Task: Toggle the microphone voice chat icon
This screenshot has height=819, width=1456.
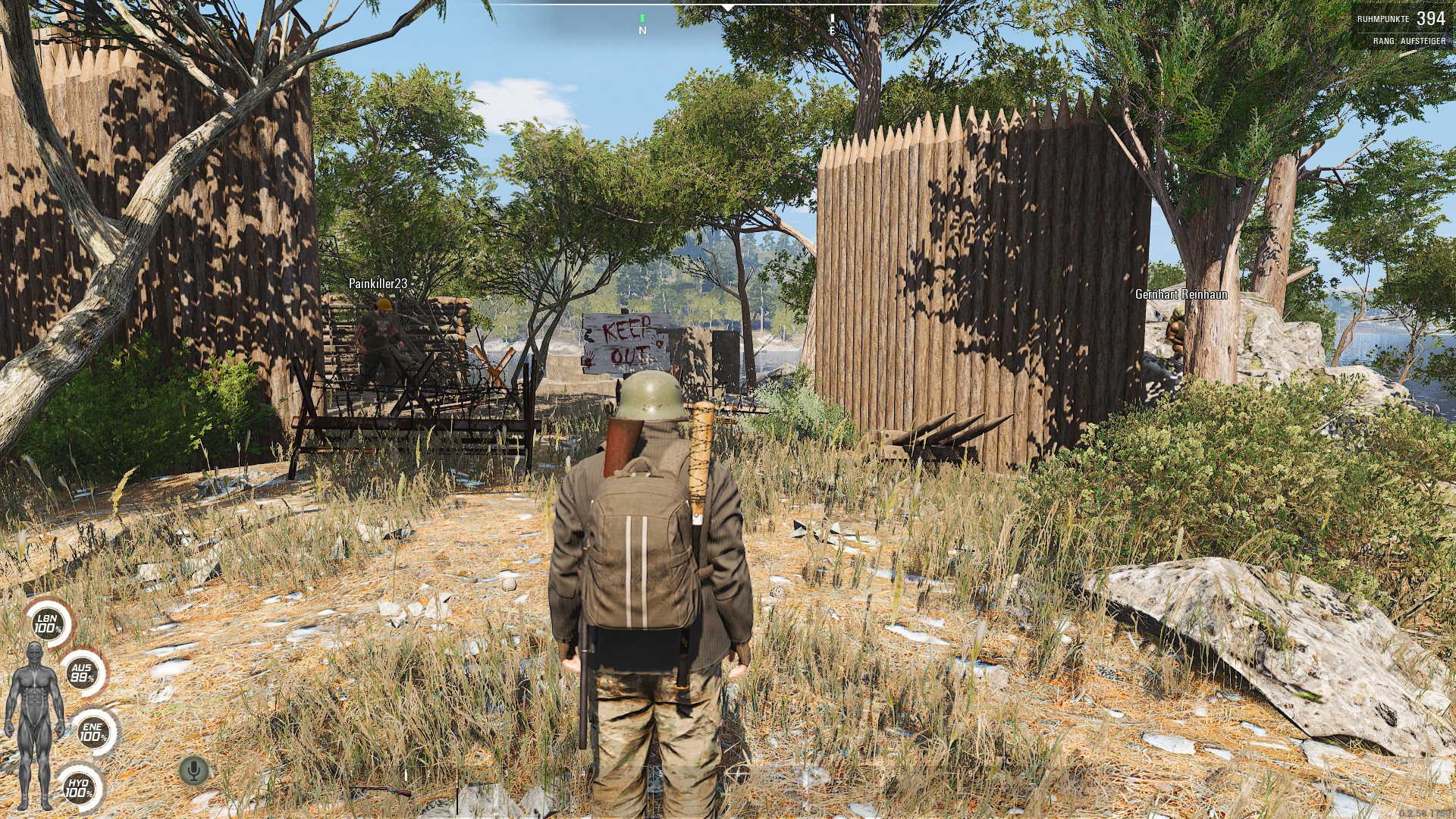Action: tap(194, 771)
